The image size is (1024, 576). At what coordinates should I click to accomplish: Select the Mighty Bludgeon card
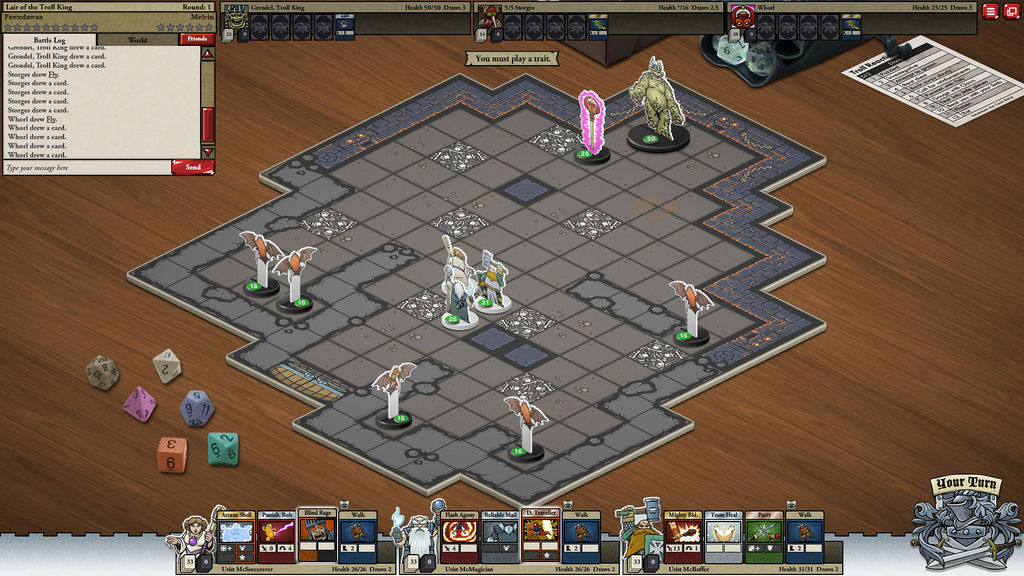[684, 537]
